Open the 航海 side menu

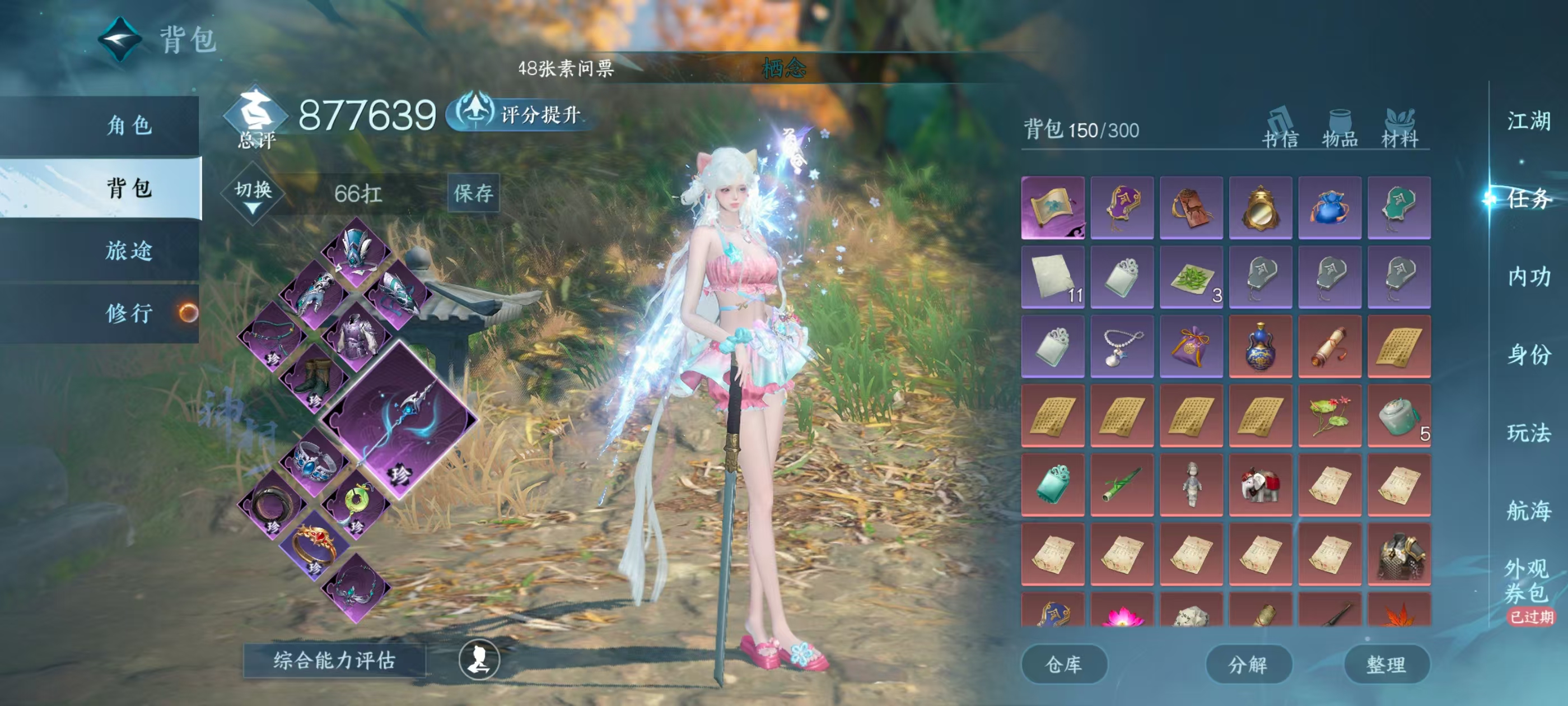1528,510
